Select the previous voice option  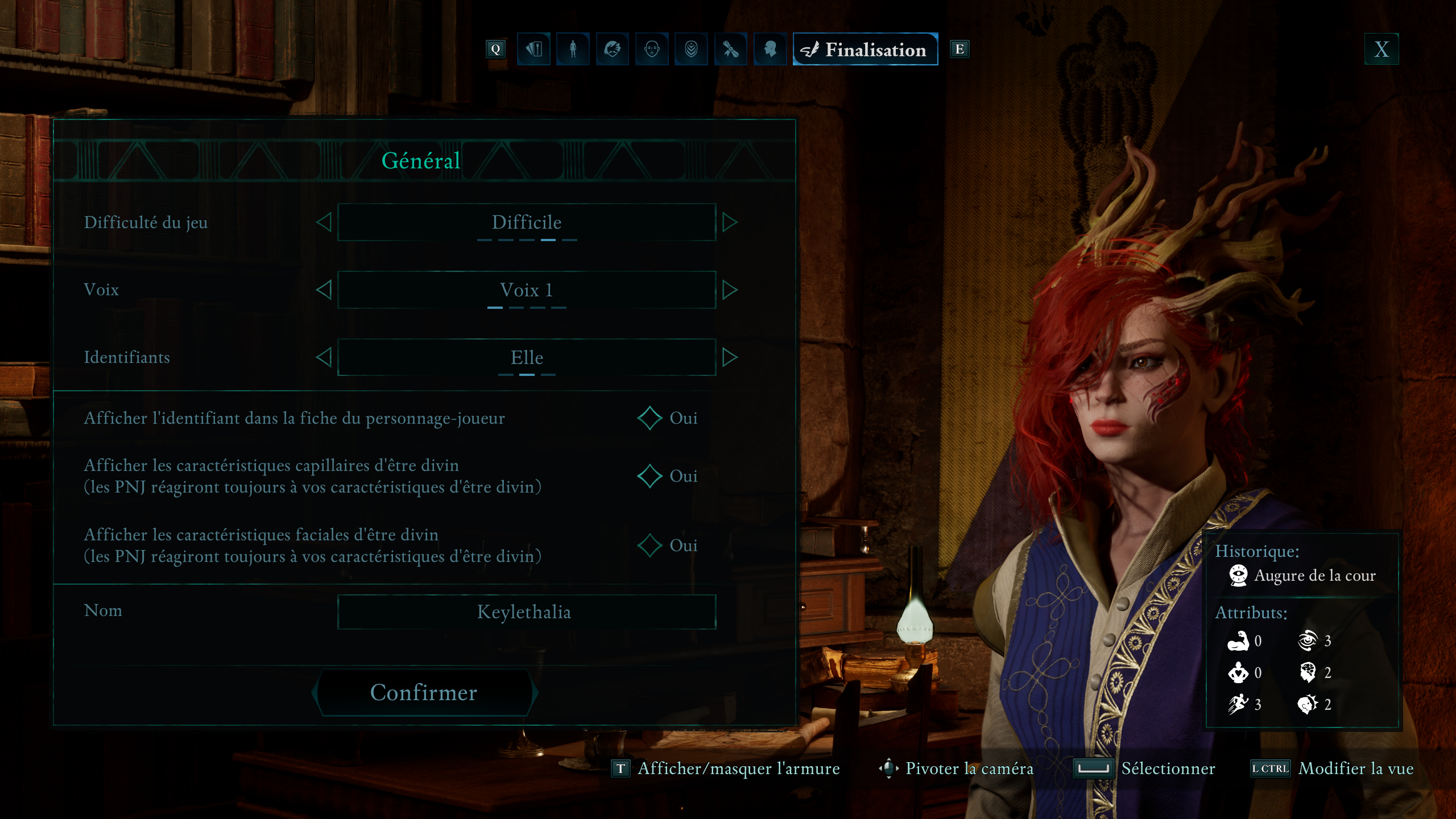(x=324, y=290)
